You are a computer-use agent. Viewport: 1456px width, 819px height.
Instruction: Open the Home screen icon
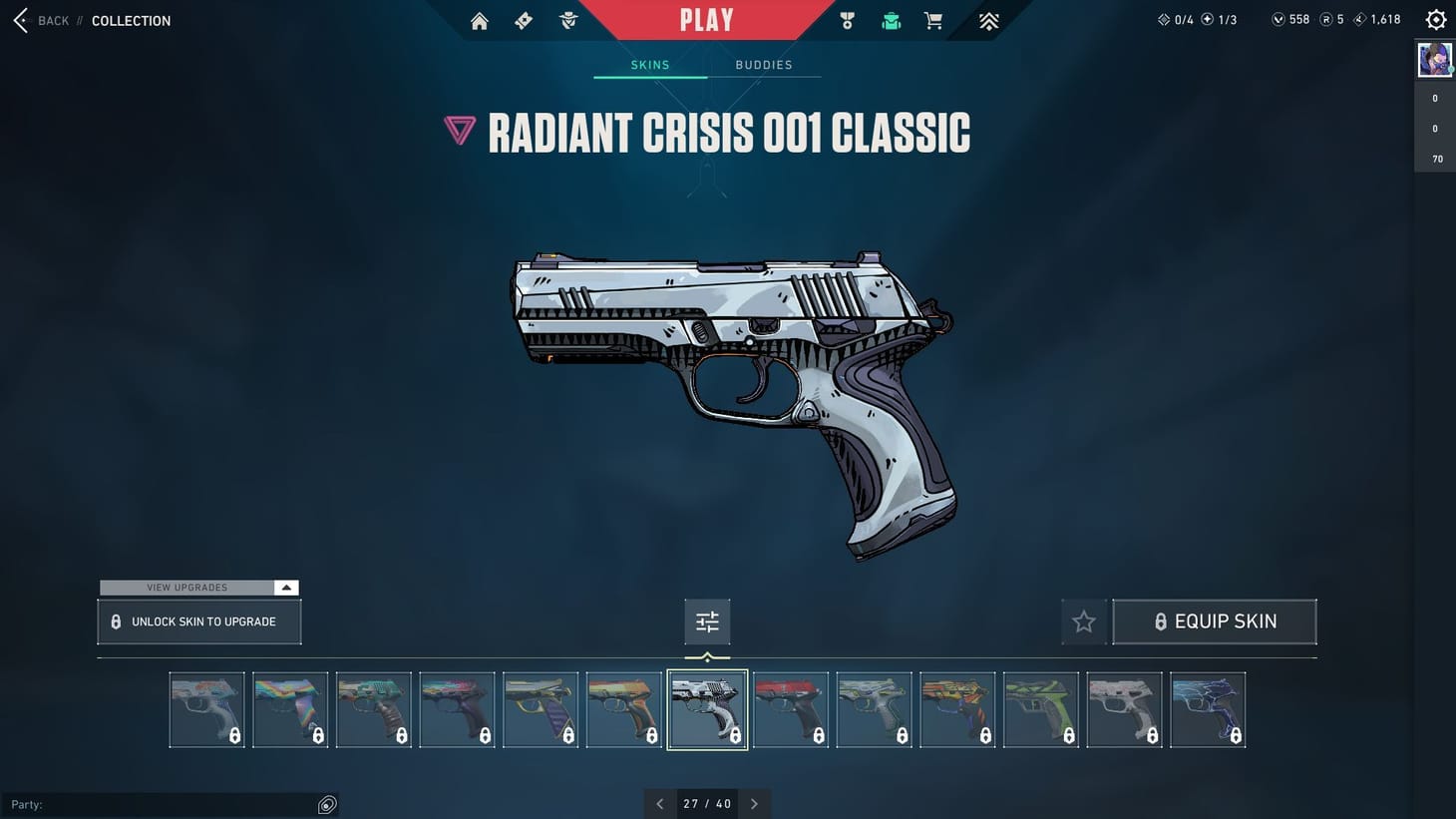[x=479, y=20]
